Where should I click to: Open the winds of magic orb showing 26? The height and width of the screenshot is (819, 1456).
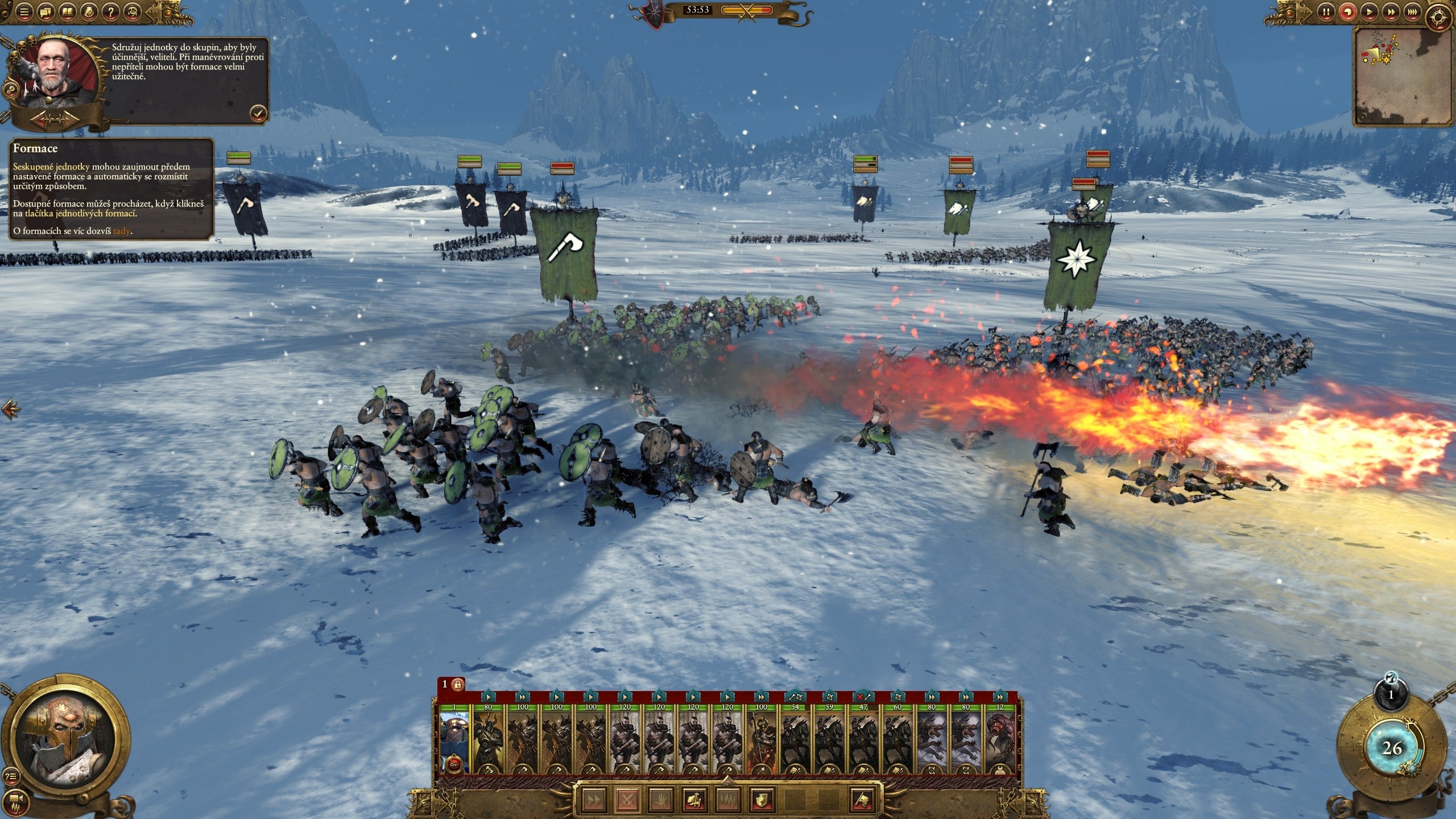pos(1391,748)
